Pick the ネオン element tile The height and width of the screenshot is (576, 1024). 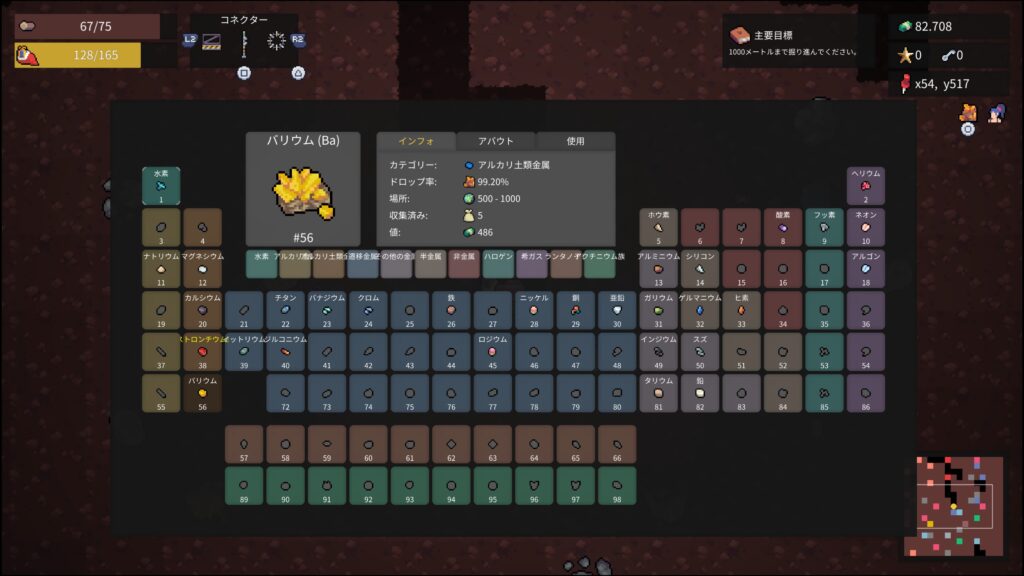[x=866, y=228]
